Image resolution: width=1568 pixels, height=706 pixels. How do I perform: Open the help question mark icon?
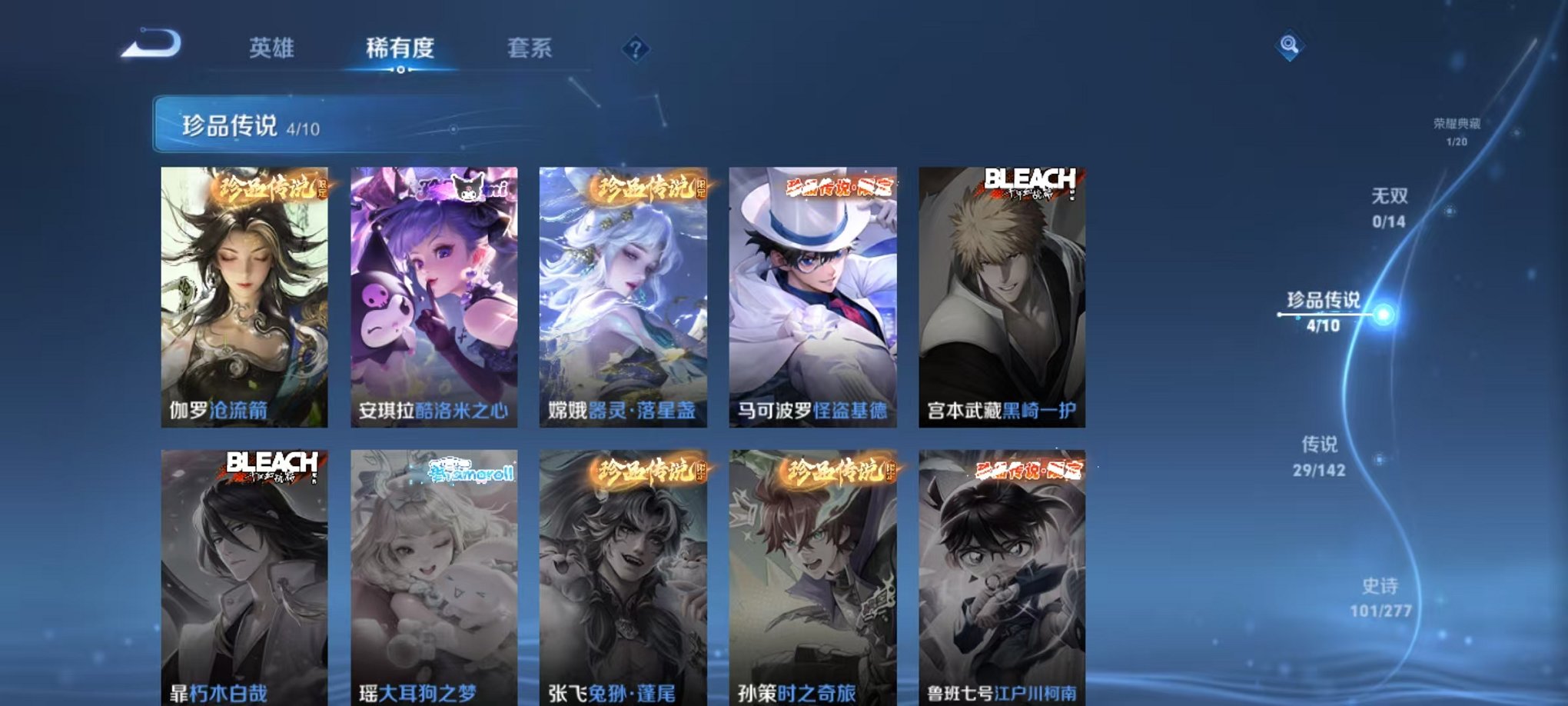pyautogui.click(x=635, y=49)
